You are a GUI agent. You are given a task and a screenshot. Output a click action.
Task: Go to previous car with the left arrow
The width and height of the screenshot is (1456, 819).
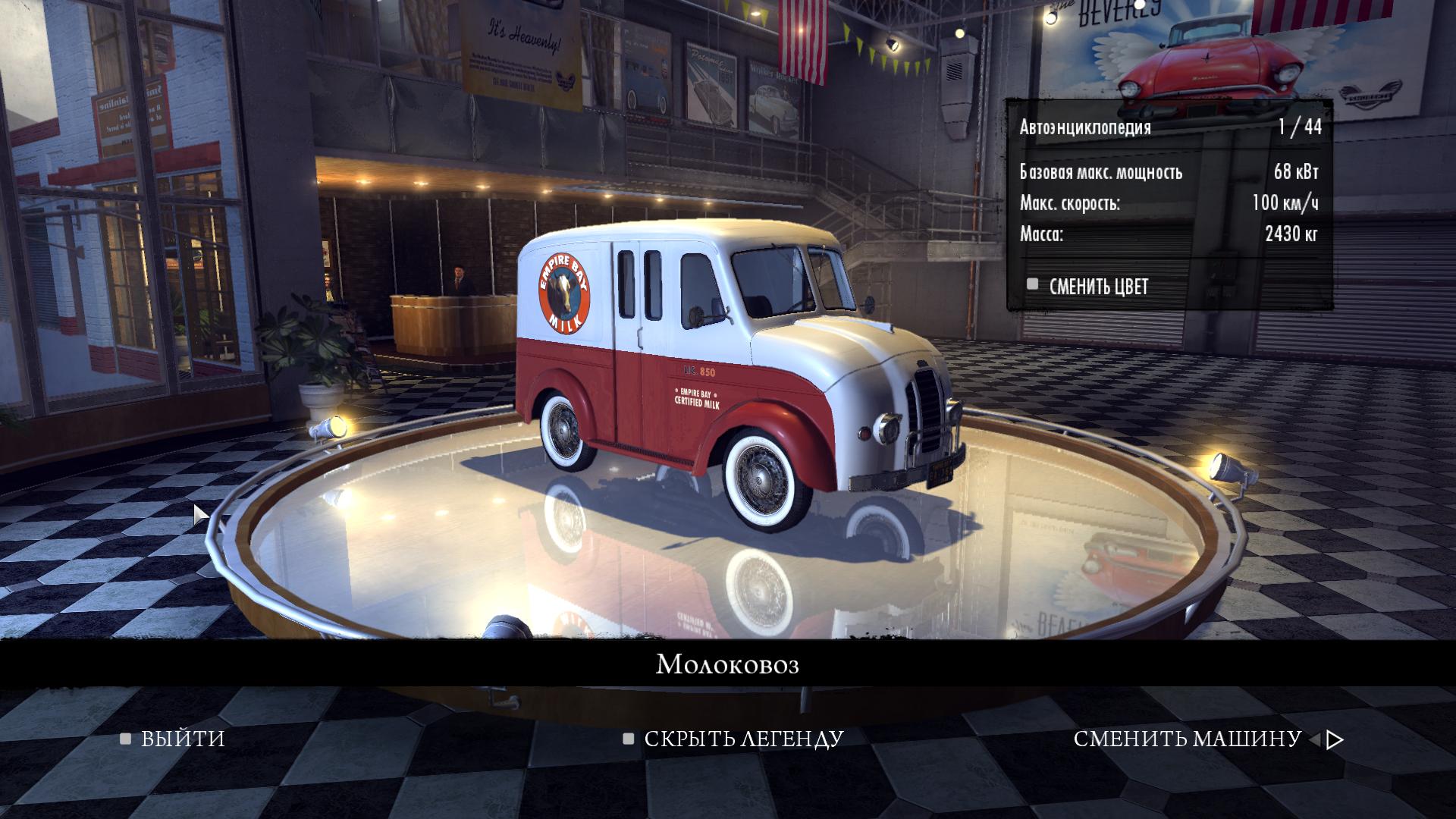point(1315,739)
